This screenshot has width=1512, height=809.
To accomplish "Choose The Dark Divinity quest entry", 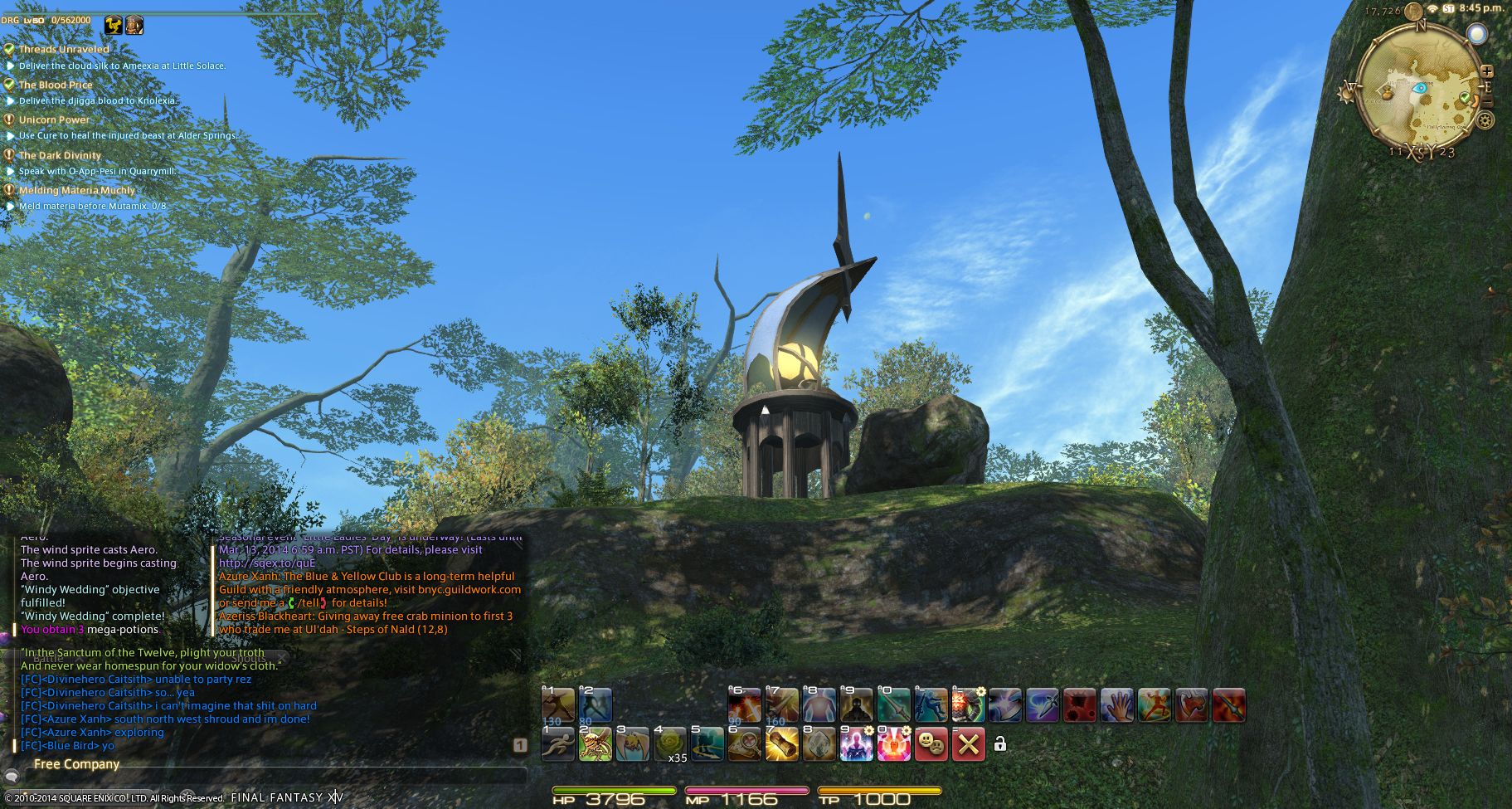I will pos(60,155).
